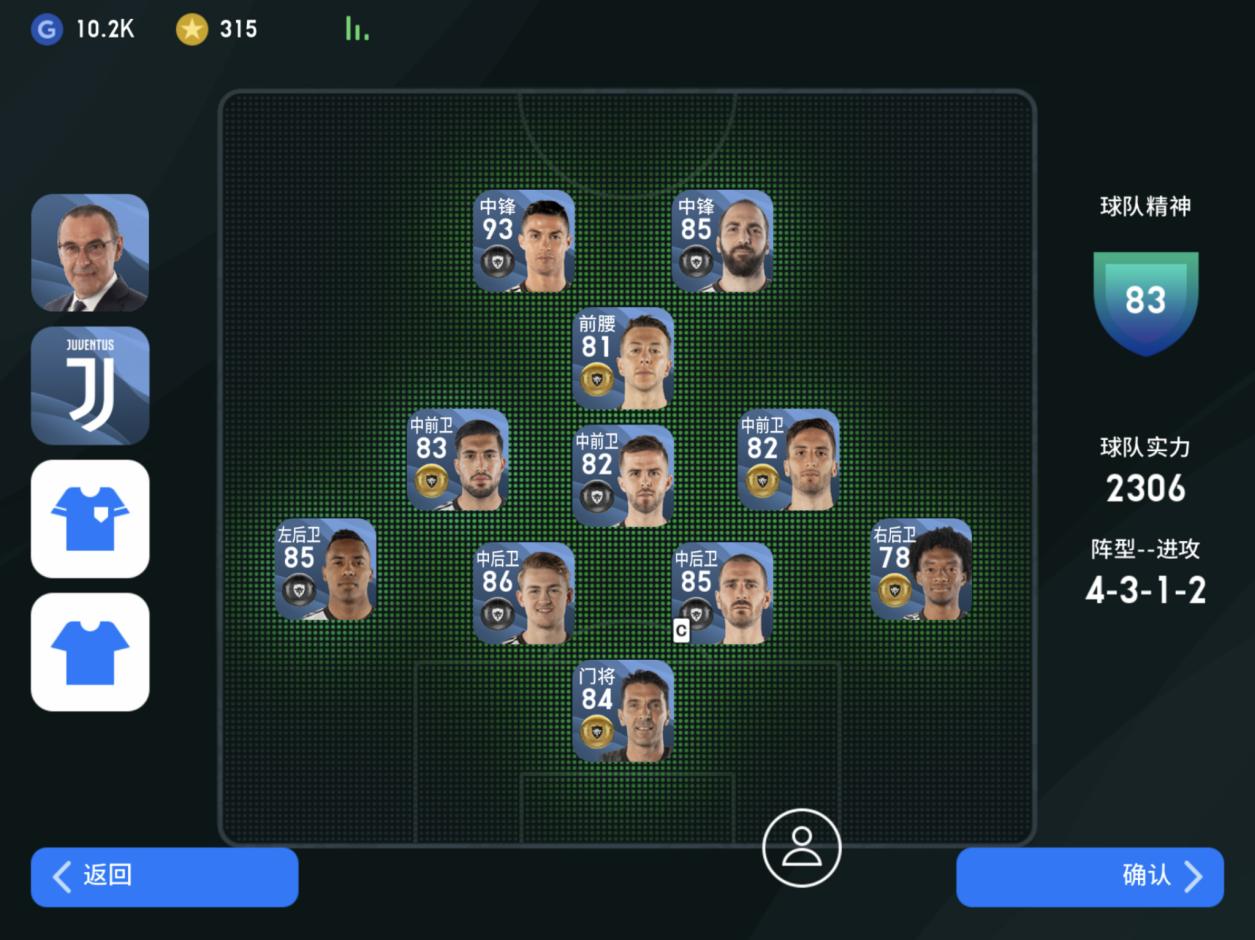Image resolution: width=1255 pixels, height=940 pixels.
Task: Choose the kit with the badge
Action: [90, 518]
